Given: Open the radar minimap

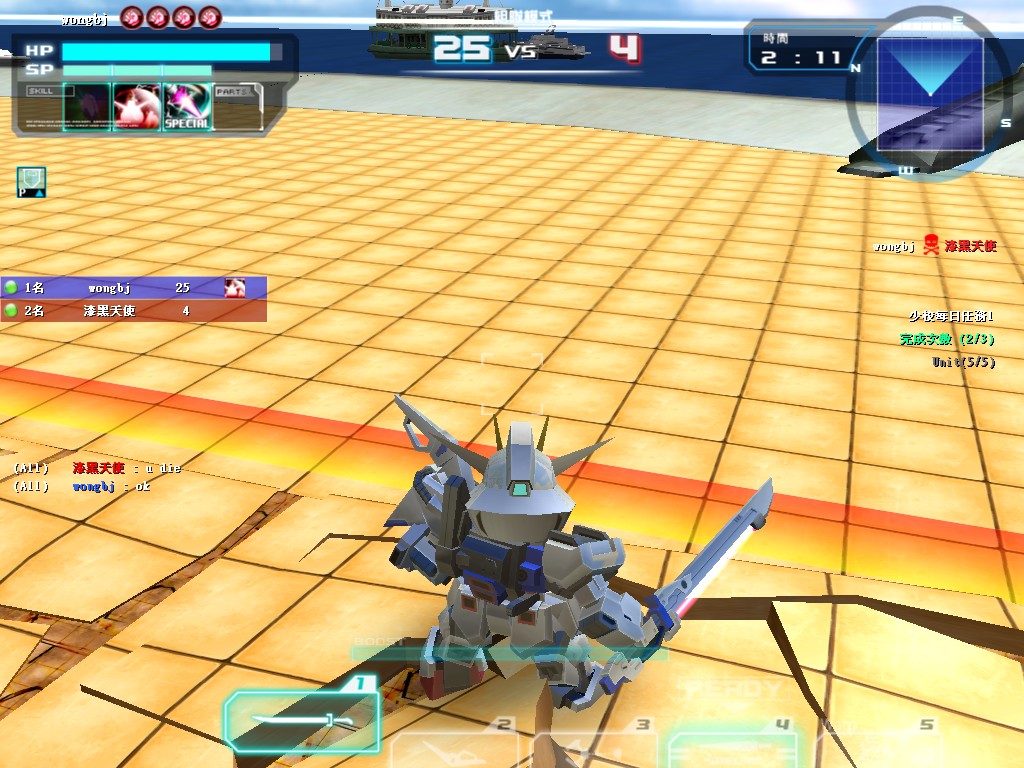Looking at the screenshot, I should (x=929, y=92).
